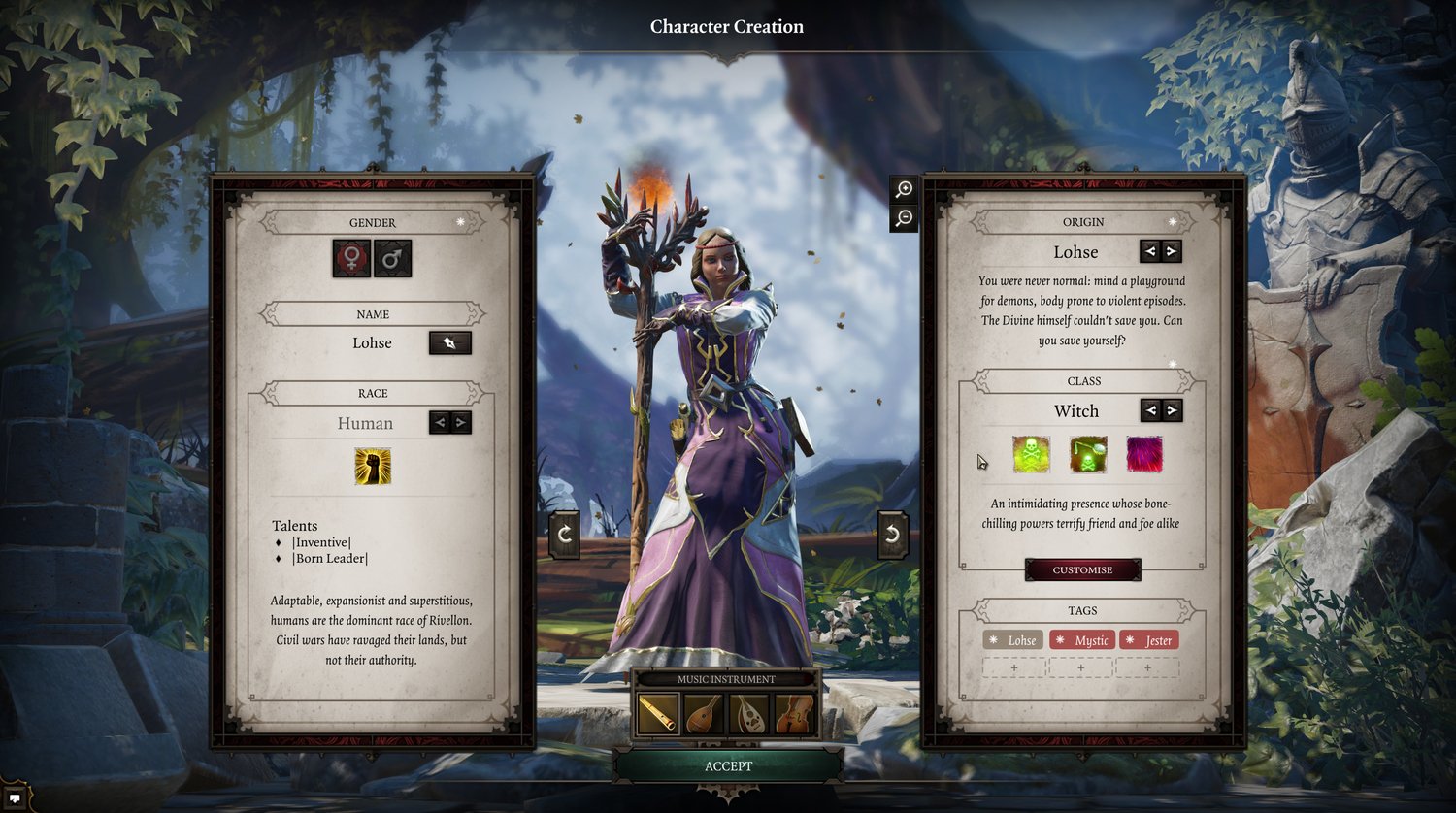
Task: Open the Customise panel
Action: pos(1083,569)
